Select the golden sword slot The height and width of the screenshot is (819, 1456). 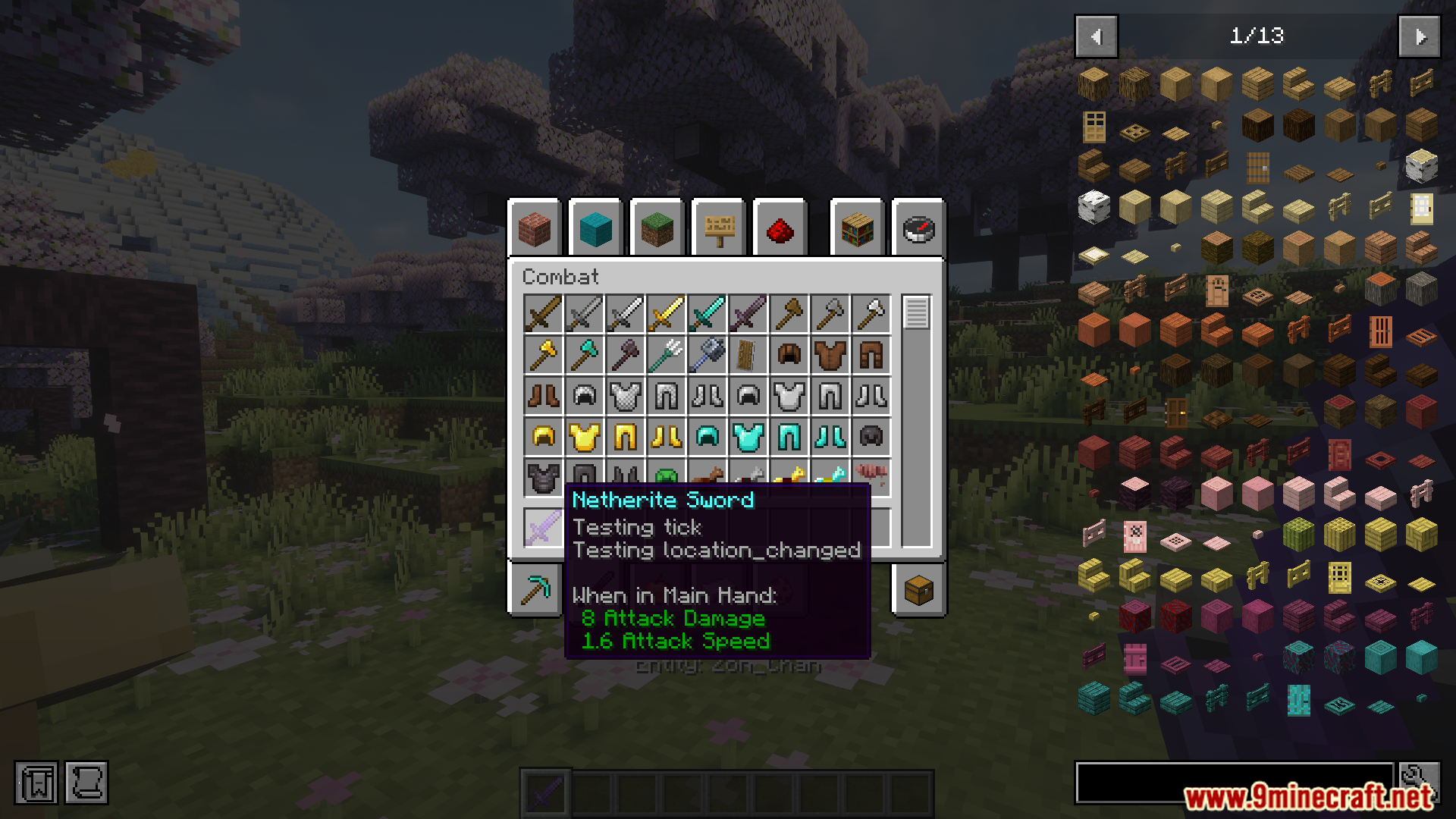(x=666, y=314)
